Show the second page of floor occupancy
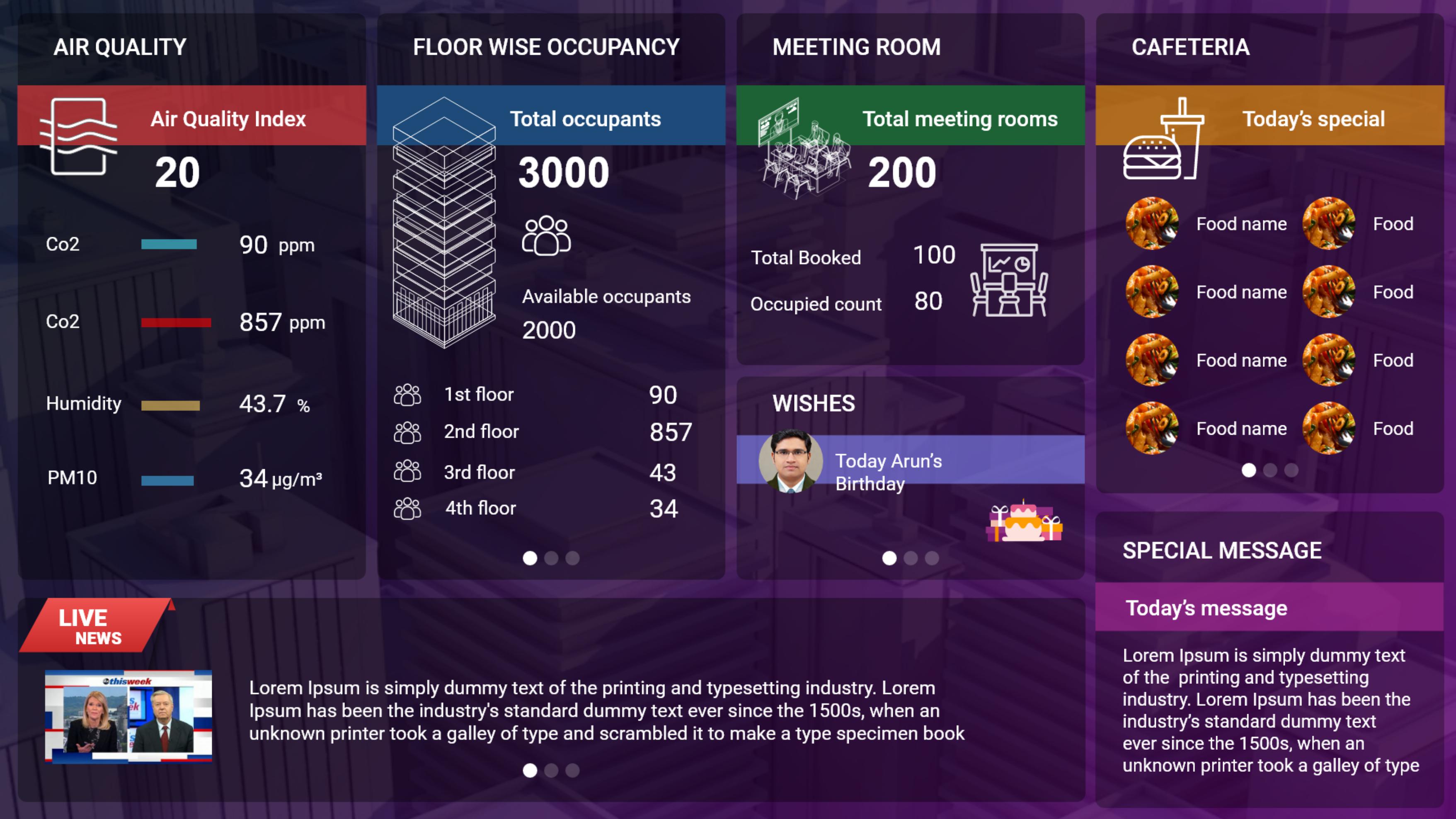Image resolution: width=1456 pixels, height=819 pixels. pos(551,558)
